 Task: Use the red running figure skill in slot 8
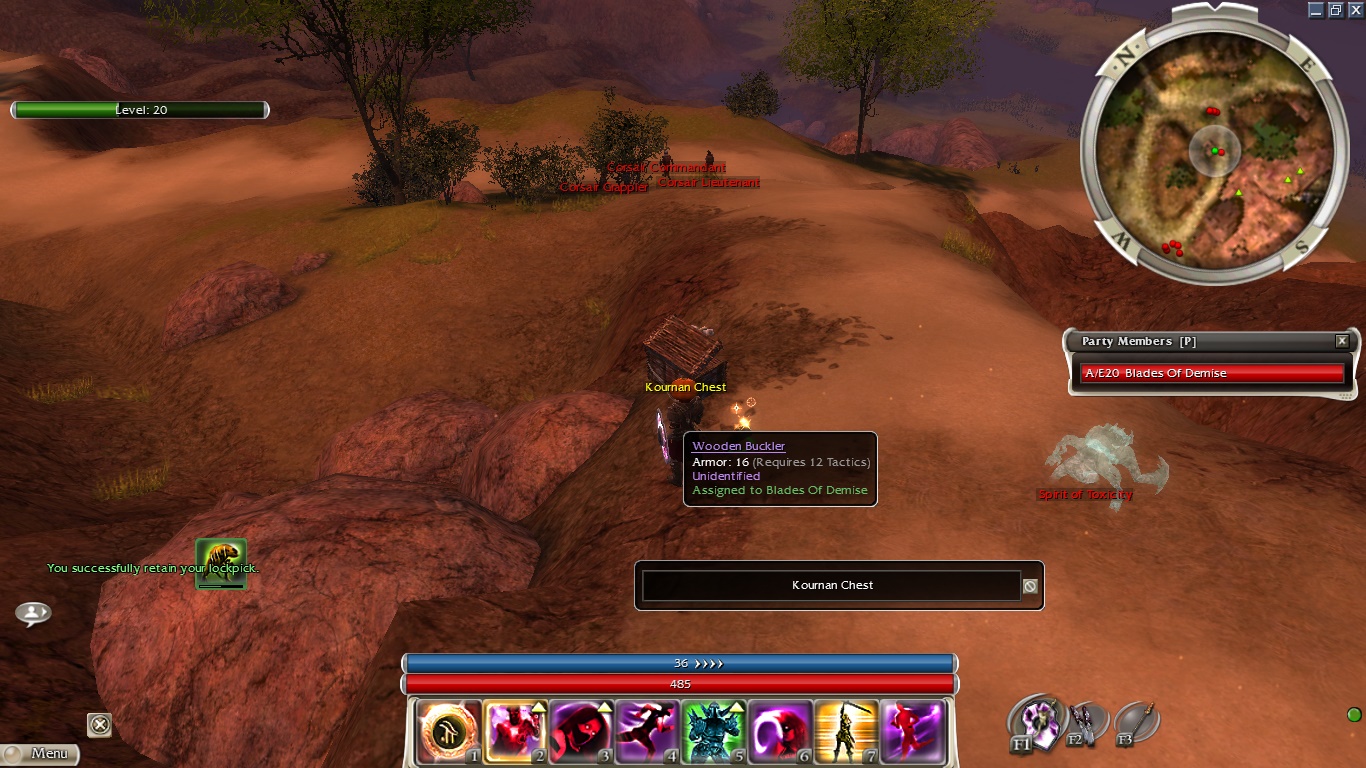[x=912, y=731]
